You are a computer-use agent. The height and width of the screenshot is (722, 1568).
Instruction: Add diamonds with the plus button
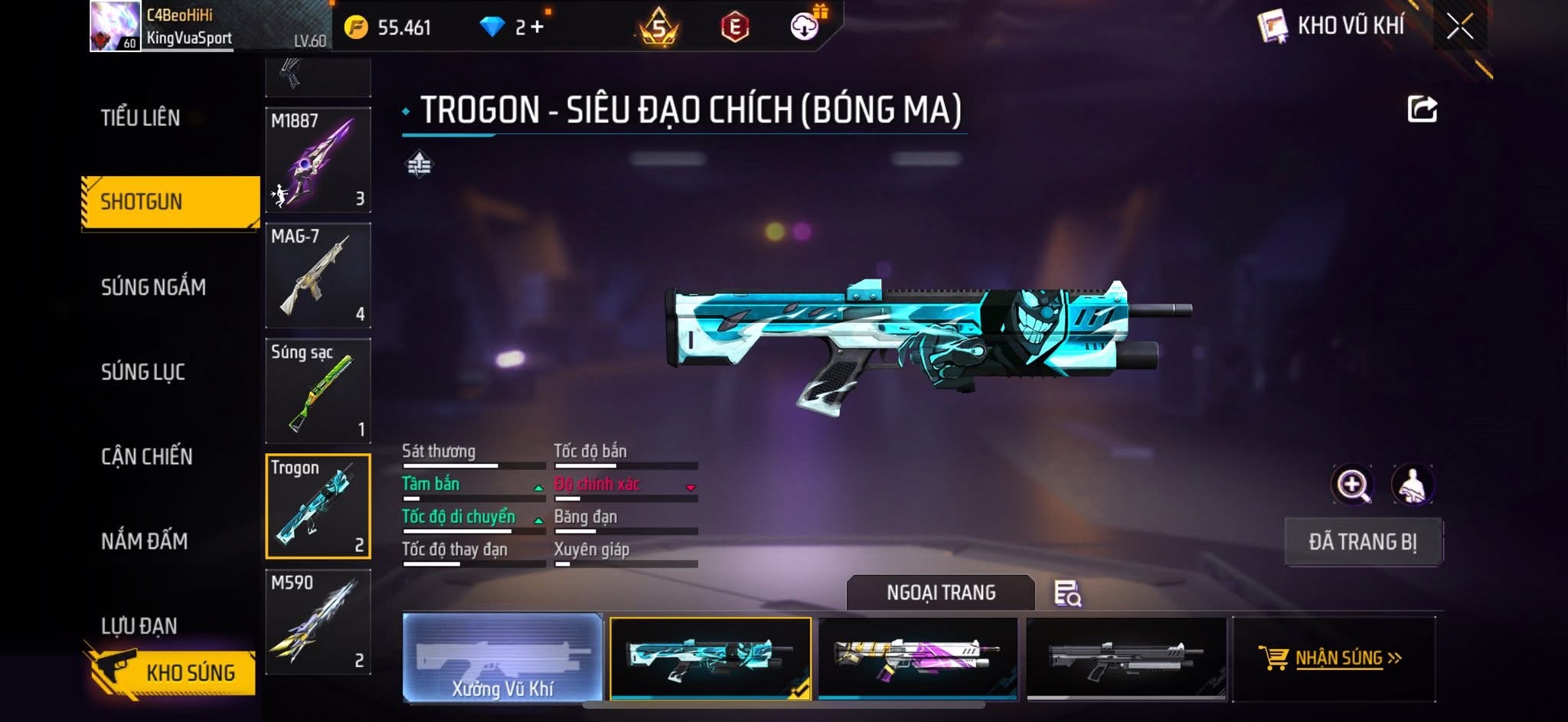coord(537,28)
